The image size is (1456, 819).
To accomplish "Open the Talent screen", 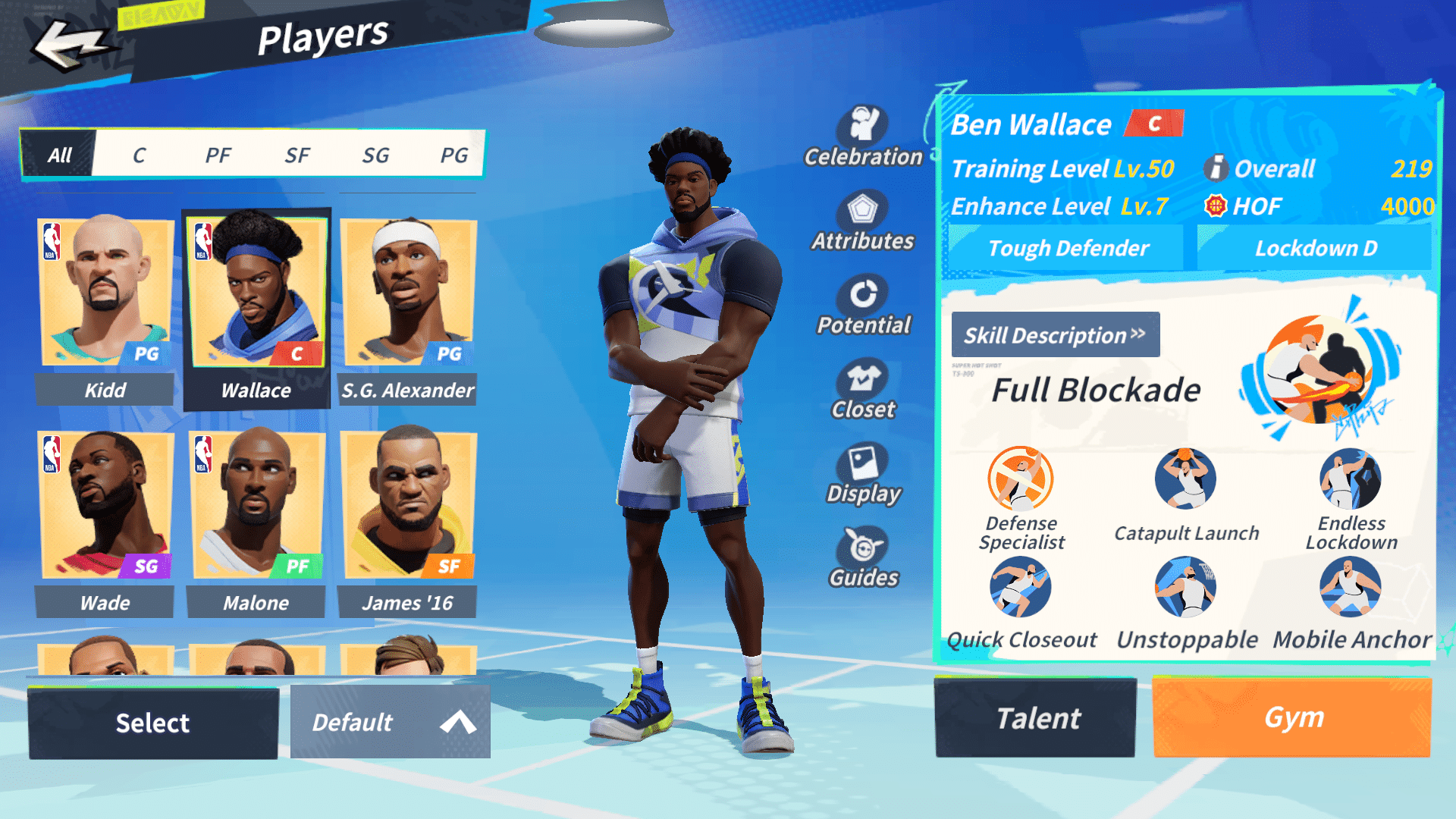I will (1036, 718).
